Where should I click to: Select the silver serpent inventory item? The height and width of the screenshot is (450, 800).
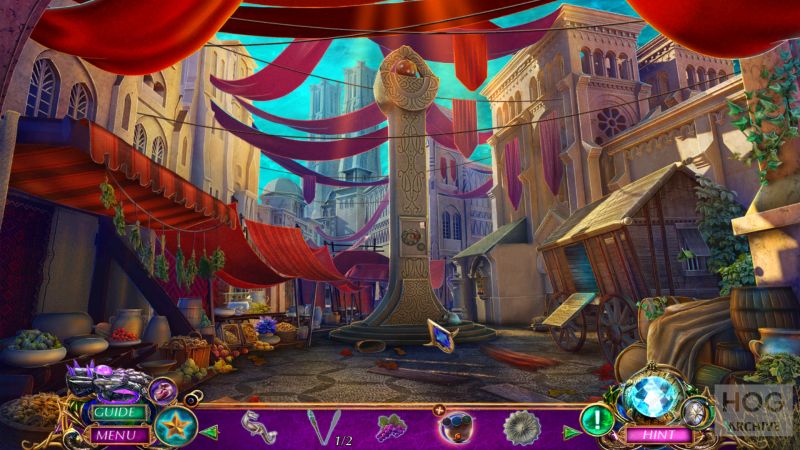[259, 427]
